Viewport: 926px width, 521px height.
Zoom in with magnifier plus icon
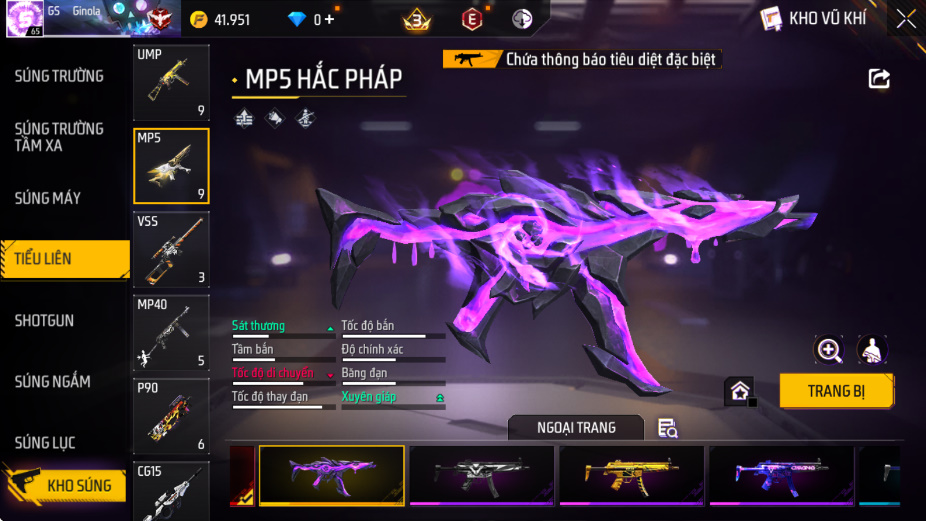pyautogui.click(x=829, y=349)
